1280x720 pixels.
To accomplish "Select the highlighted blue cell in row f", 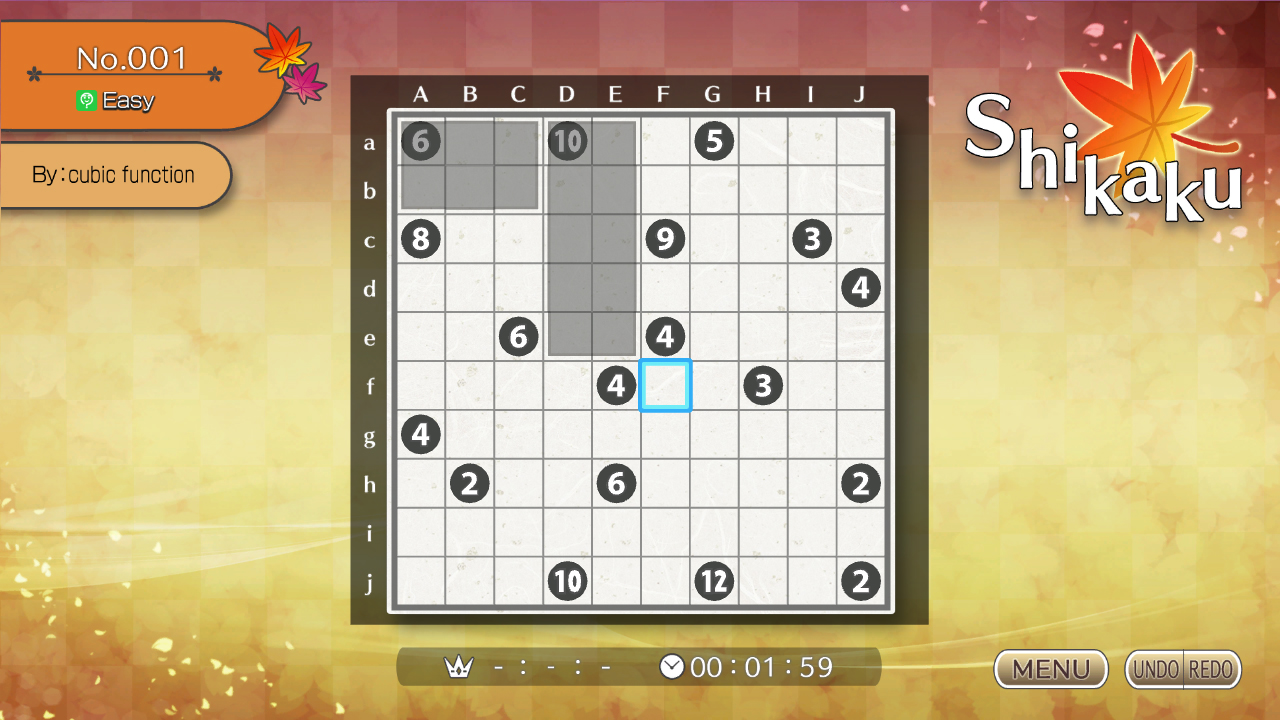I will tap(665, 385).
